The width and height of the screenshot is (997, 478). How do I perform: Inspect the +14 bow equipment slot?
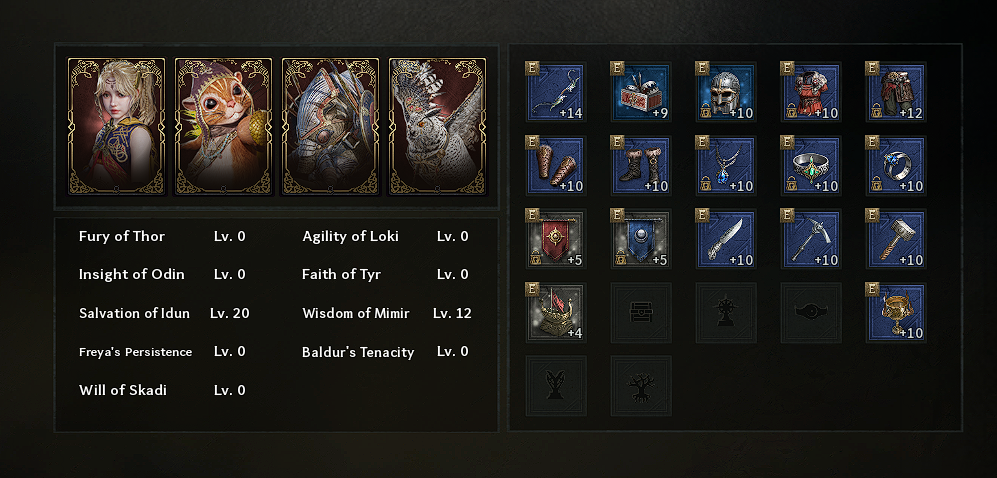coord(556,92)
